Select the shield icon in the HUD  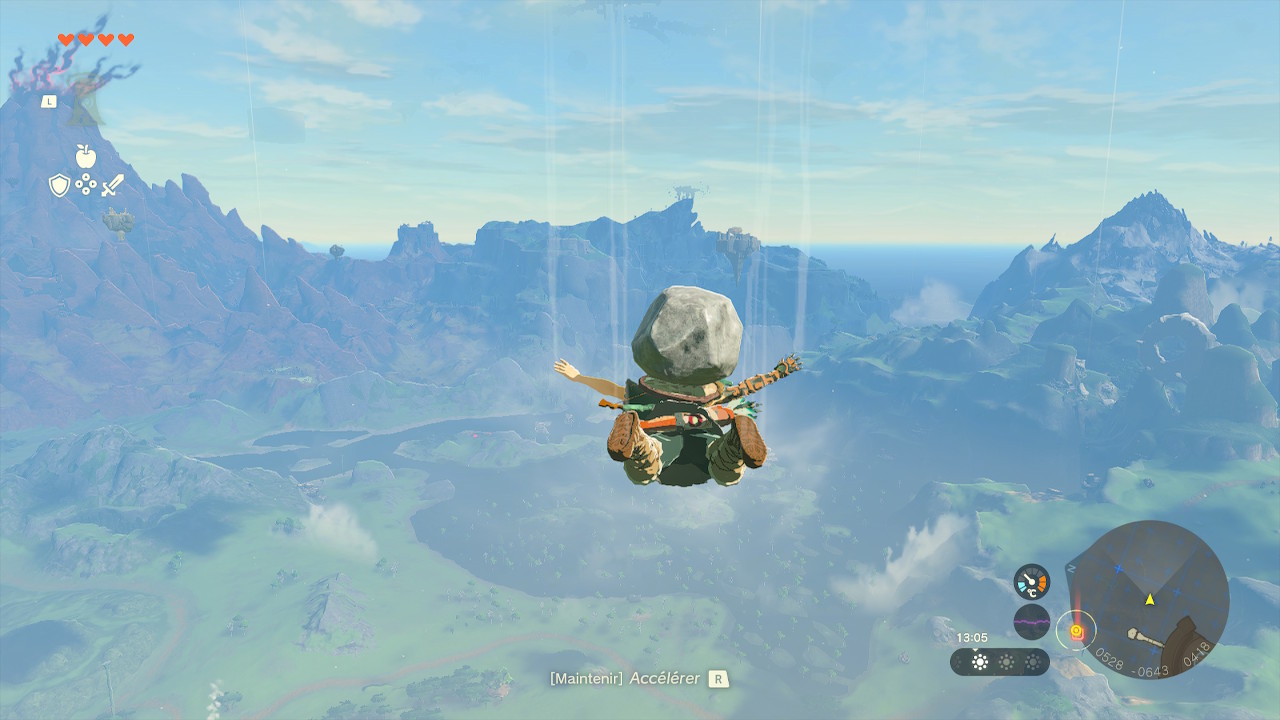58,186
